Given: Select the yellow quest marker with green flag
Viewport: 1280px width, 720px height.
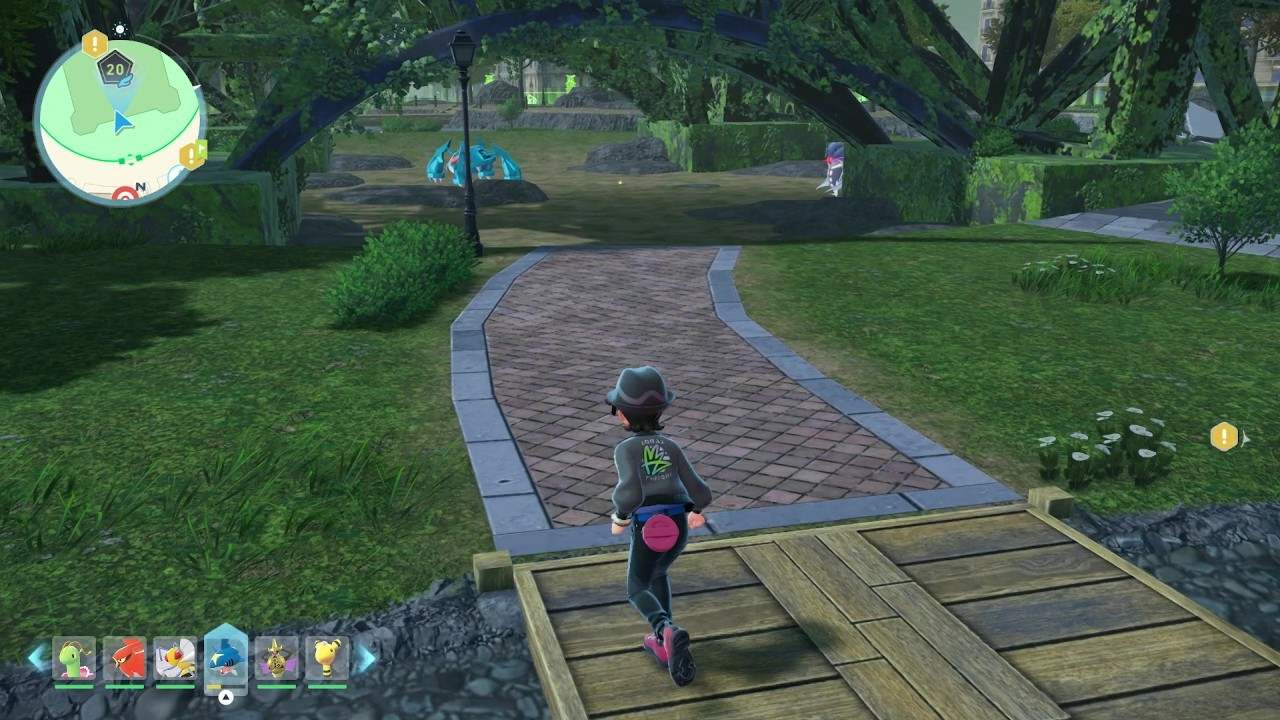Looking at the screenshot, I should [191, 155].
